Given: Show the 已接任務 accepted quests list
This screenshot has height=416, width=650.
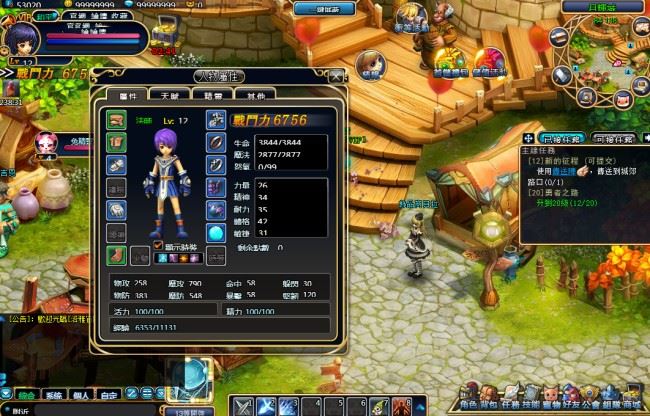Looking at the screenshot, I should 562,139.
